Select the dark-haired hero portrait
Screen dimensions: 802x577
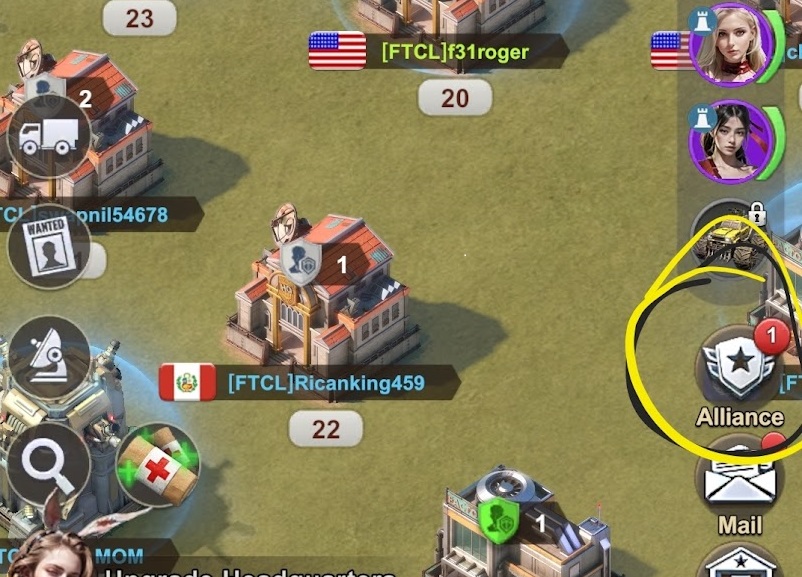pos(731,140)
